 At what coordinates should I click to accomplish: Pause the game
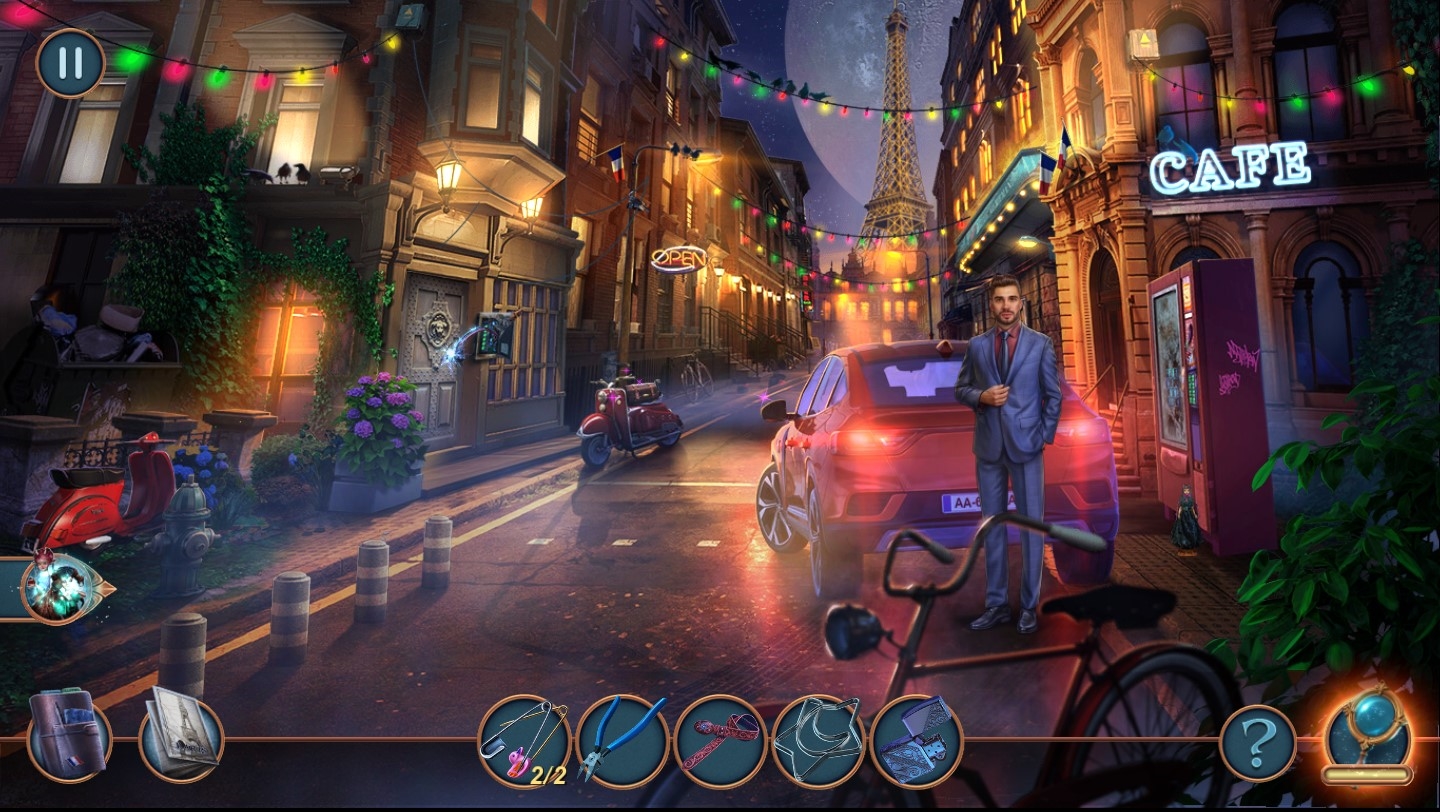[70, 62]
